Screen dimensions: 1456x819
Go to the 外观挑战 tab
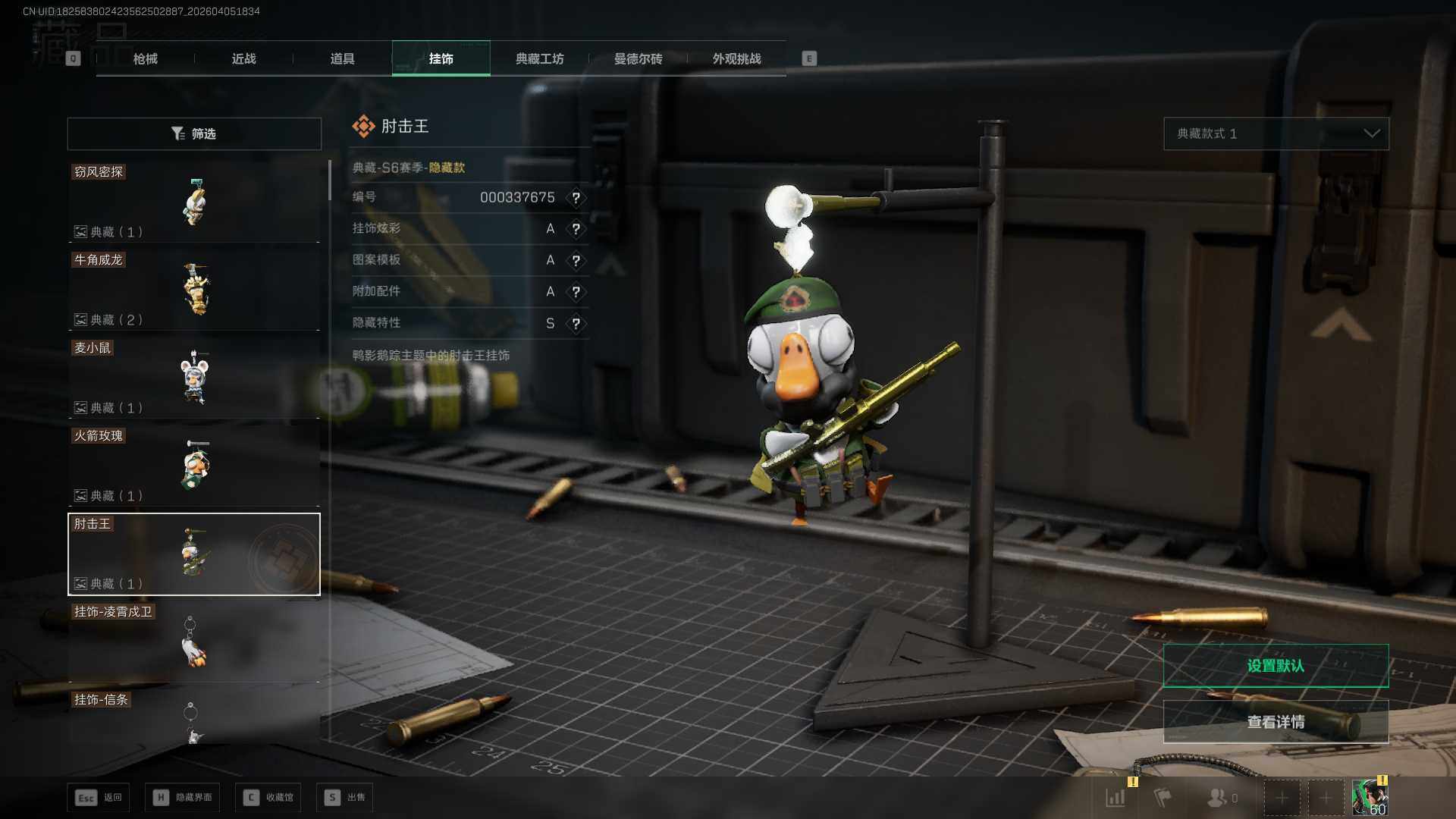click(x=736, y=58)
